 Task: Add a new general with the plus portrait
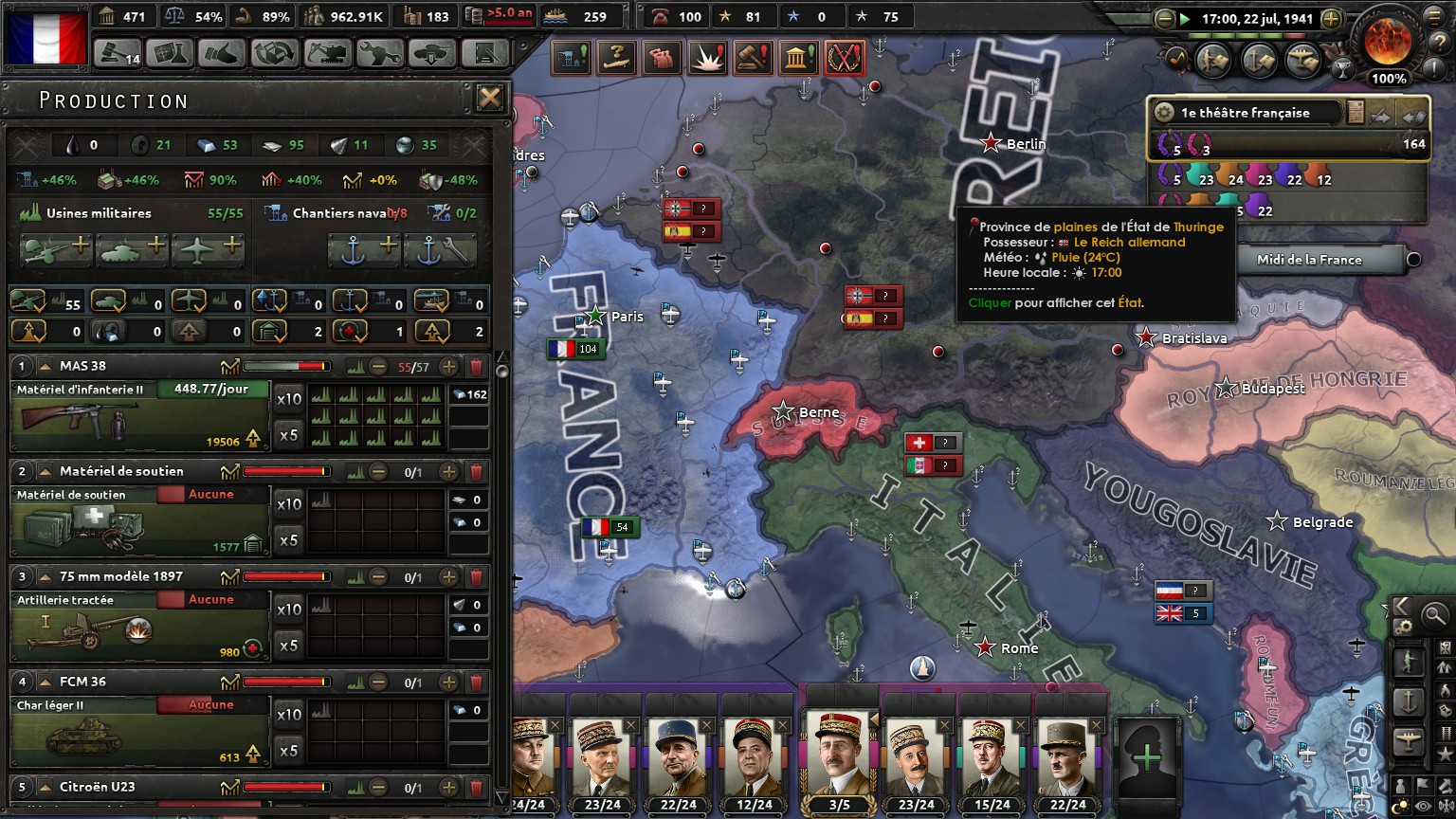coord(1147,757)
